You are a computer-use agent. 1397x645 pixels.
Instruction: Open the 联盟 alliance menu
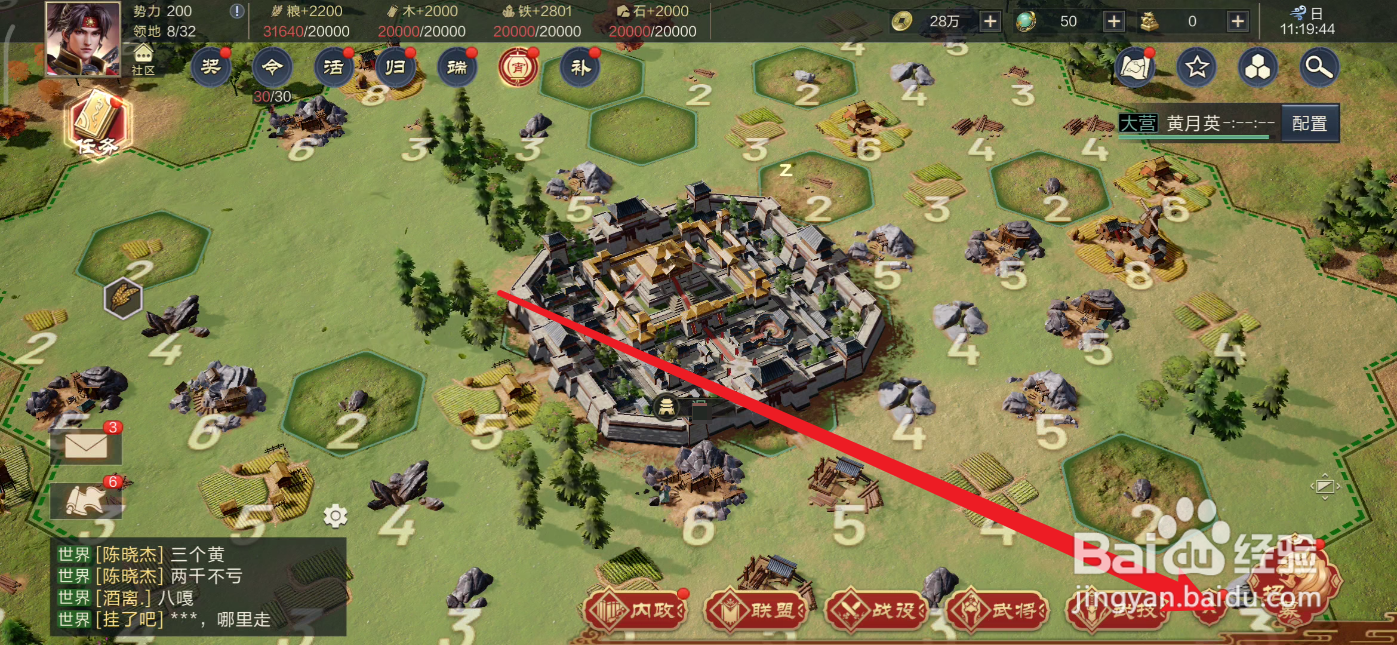click(x=757, y=610)
